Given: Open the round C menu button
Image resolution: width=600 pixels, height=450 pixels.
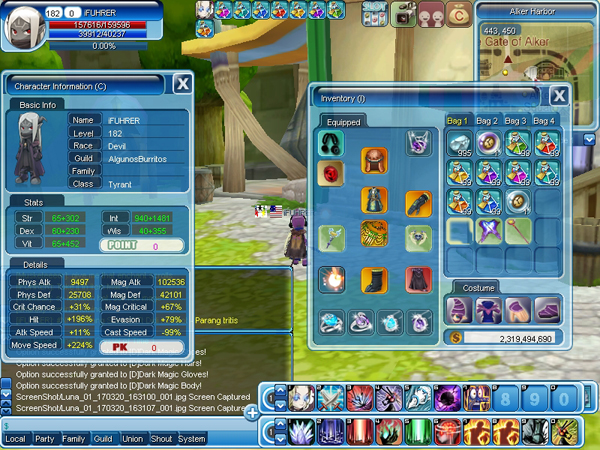Looking at the screenshot, I should tap(457, 15).
